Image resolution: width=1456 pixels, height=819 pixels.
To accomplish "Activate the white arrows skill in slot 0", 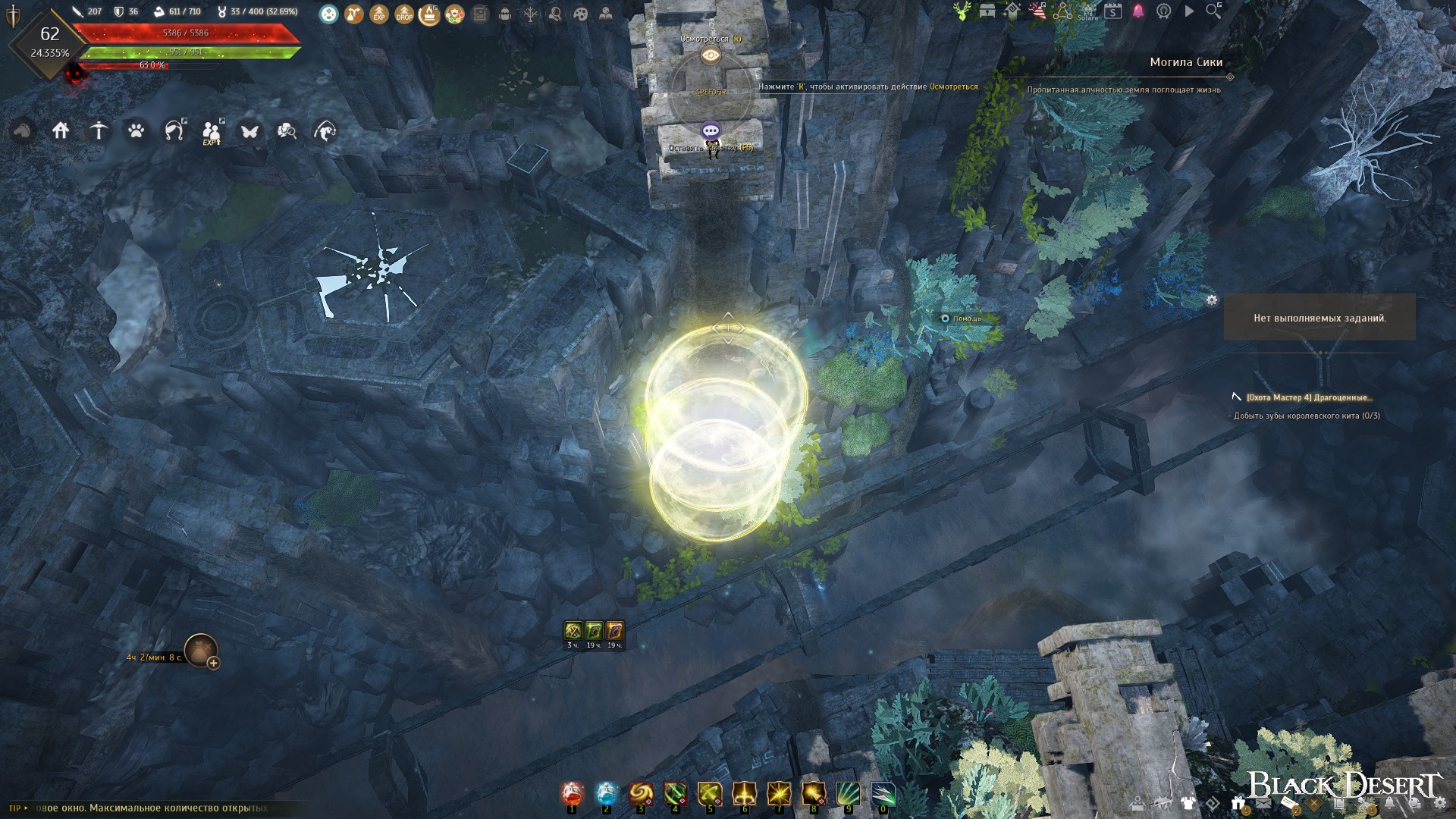I will pos(883,794).
